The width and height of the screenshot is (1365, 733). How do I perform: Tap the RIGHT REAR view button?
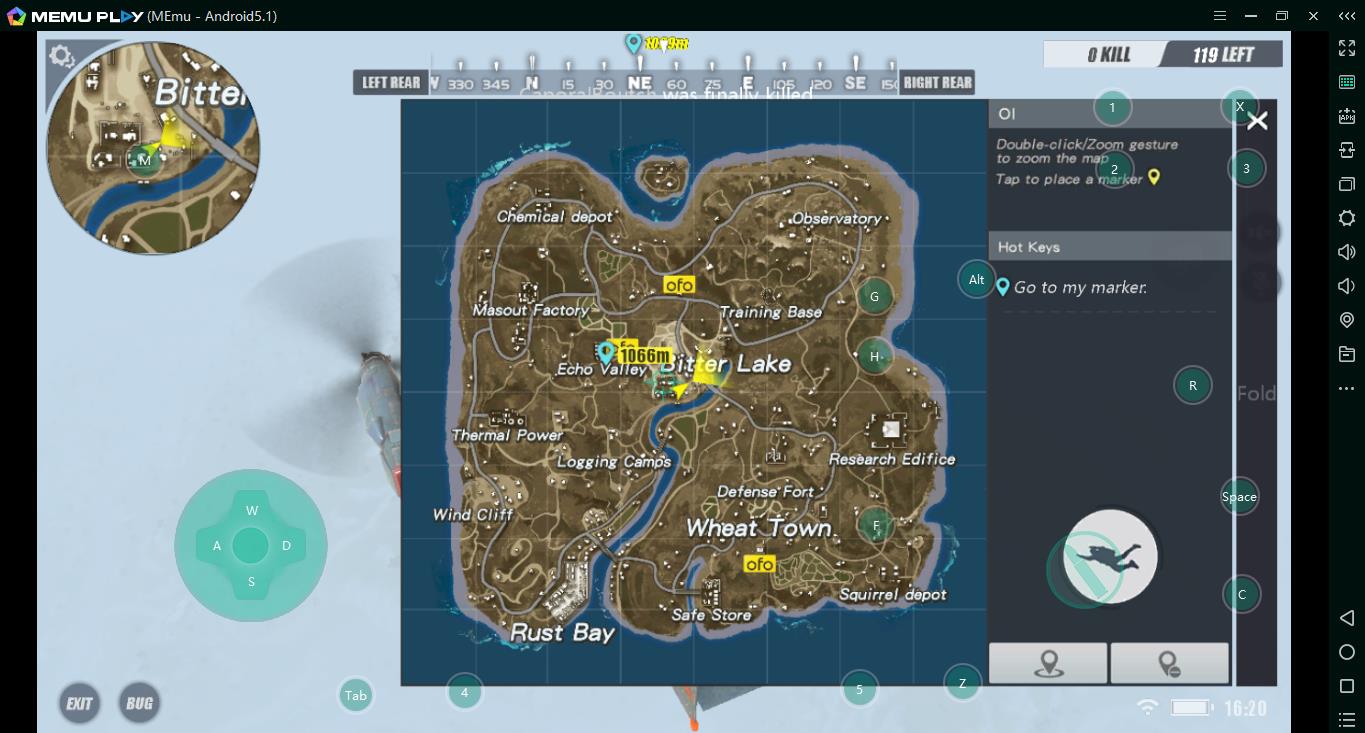[937, 83]
